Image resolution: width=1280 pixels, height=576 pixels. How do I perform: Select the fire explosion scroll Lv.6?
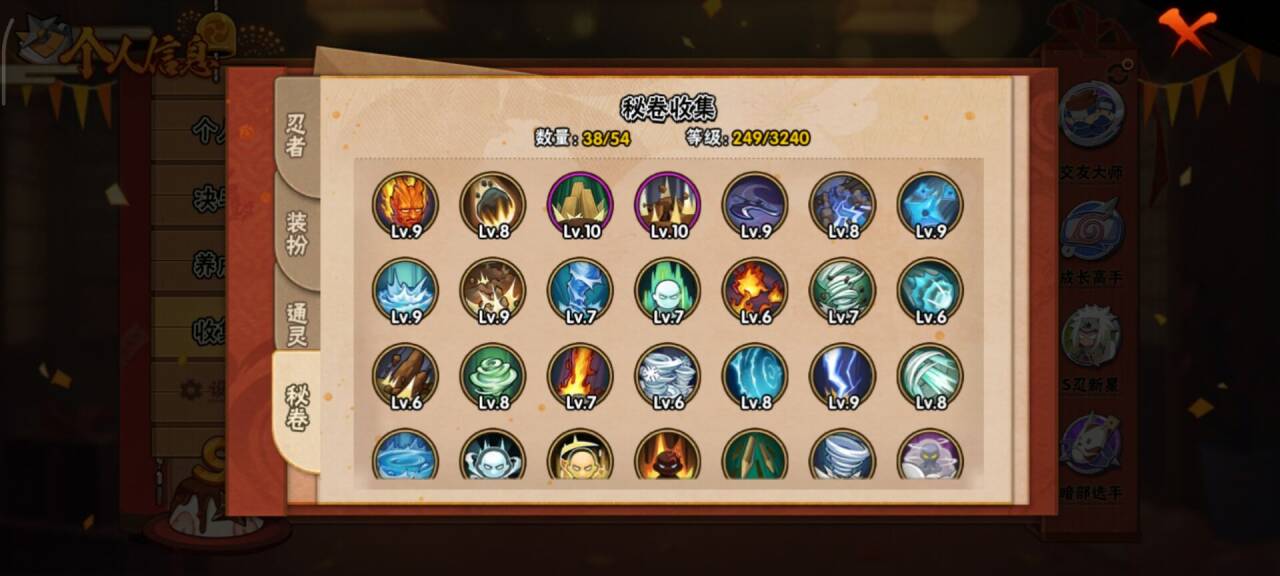[755, 291]
